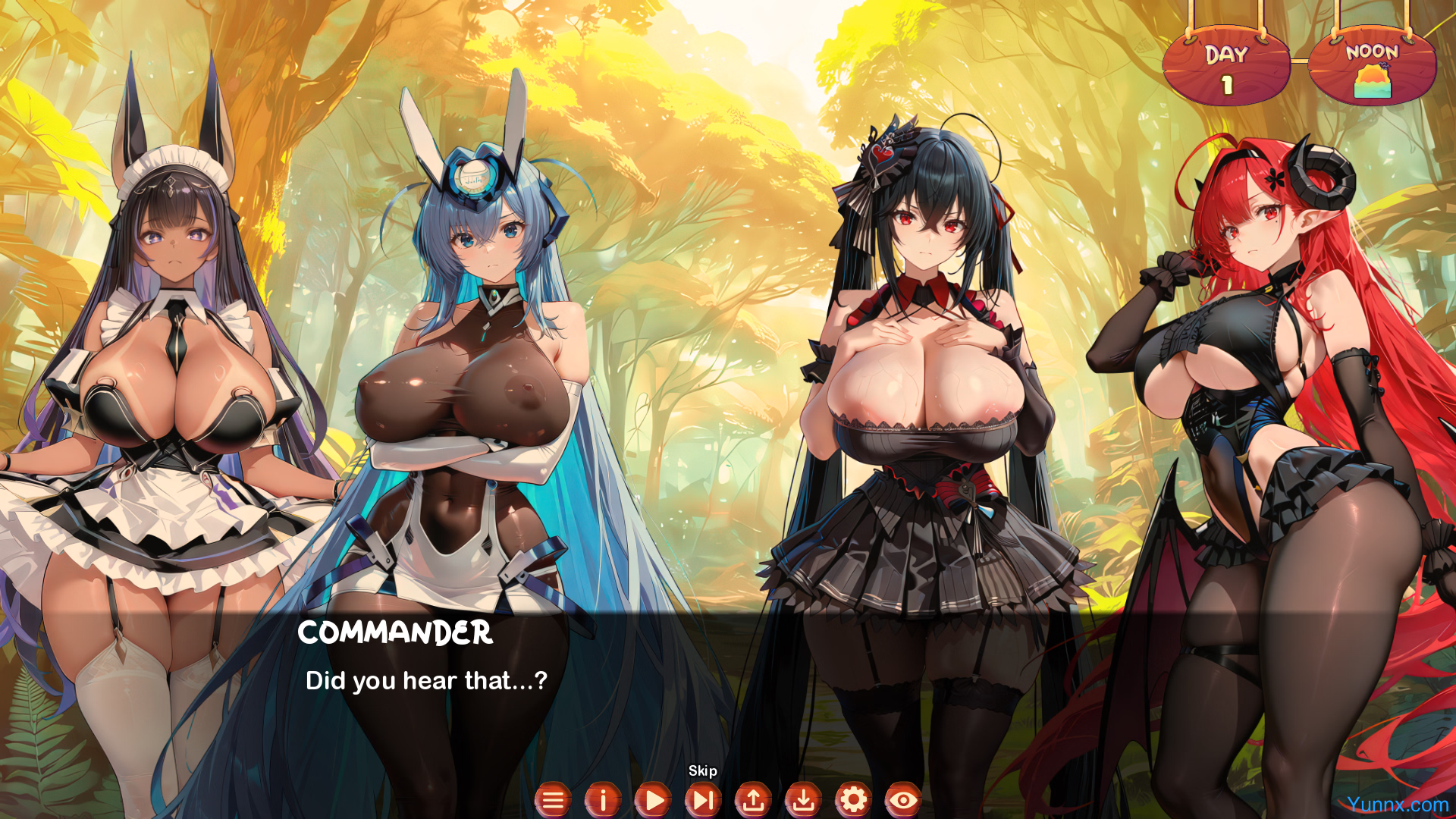Show the info panel button
The image size is (1456, 819).
[603, 800]
